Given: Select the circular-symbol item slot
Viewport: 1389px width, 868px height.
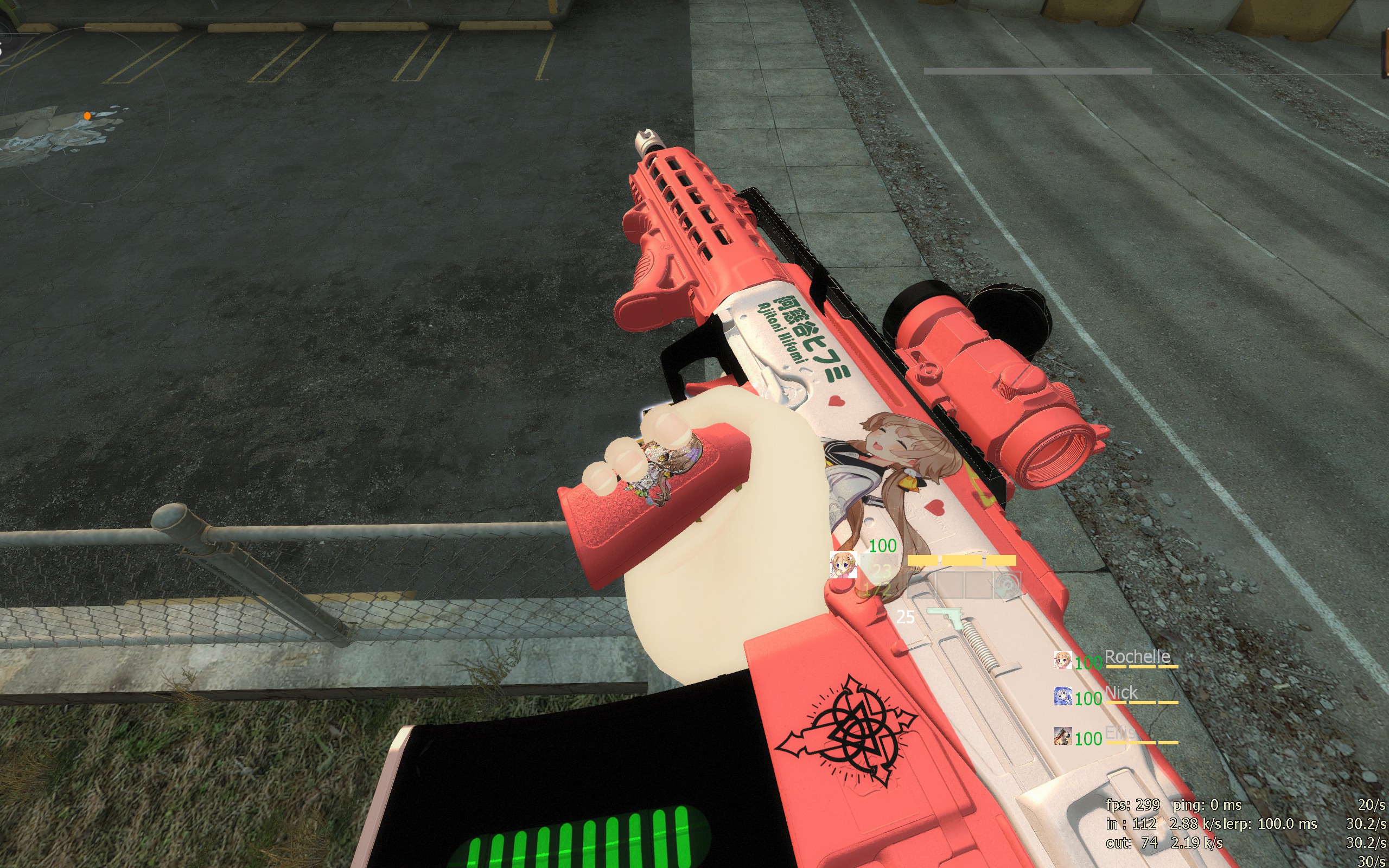Looking at the screenshot, I should click(1006, 585).
